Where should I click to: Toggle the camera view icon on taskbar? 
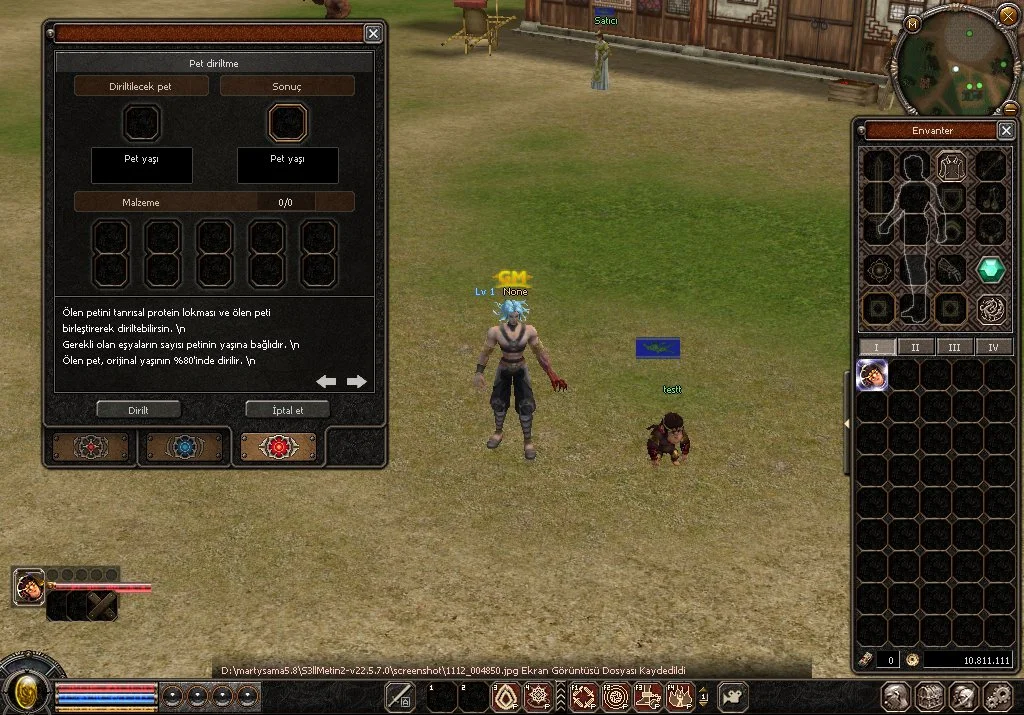coord(734,696)
